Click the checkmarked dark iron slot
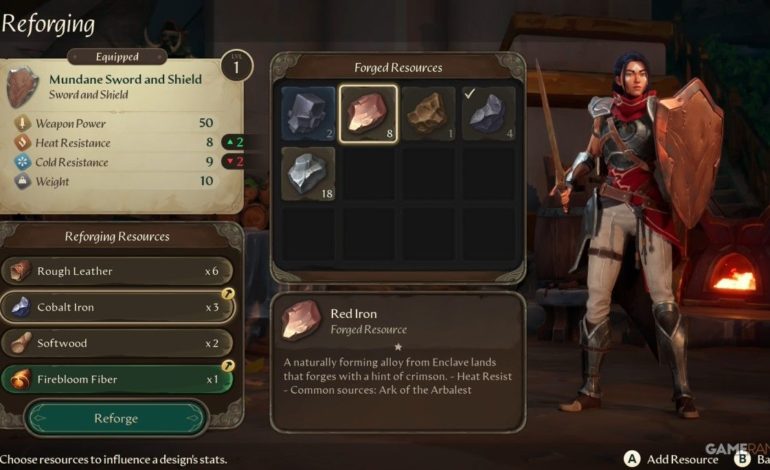Image resolution: width=770 pixels, height=470 pixels. click(x=489, y=113)
